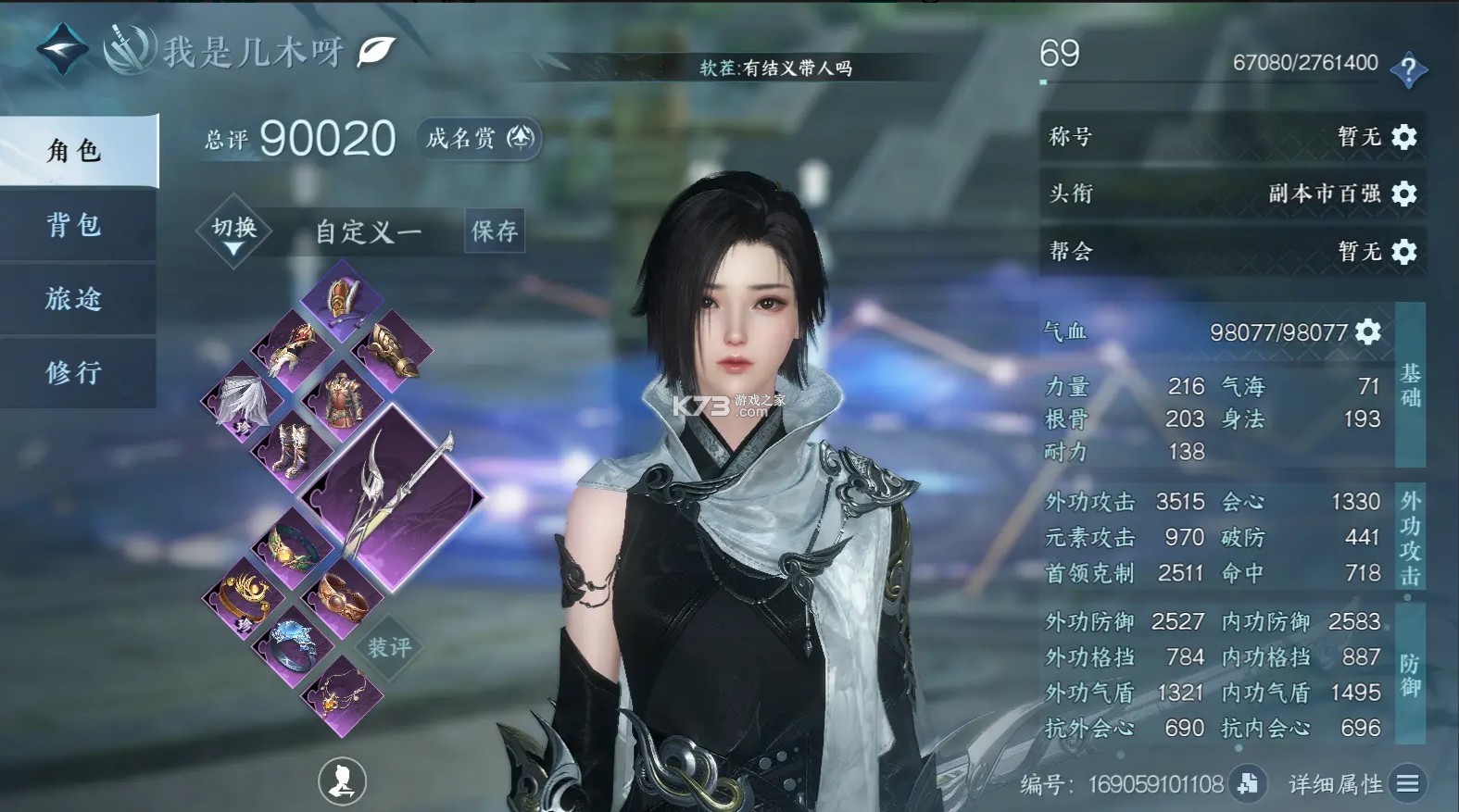Open the 帮会 guild settings gear
This screenshot has height=812, width=1459.
(x=1404, y=252)
